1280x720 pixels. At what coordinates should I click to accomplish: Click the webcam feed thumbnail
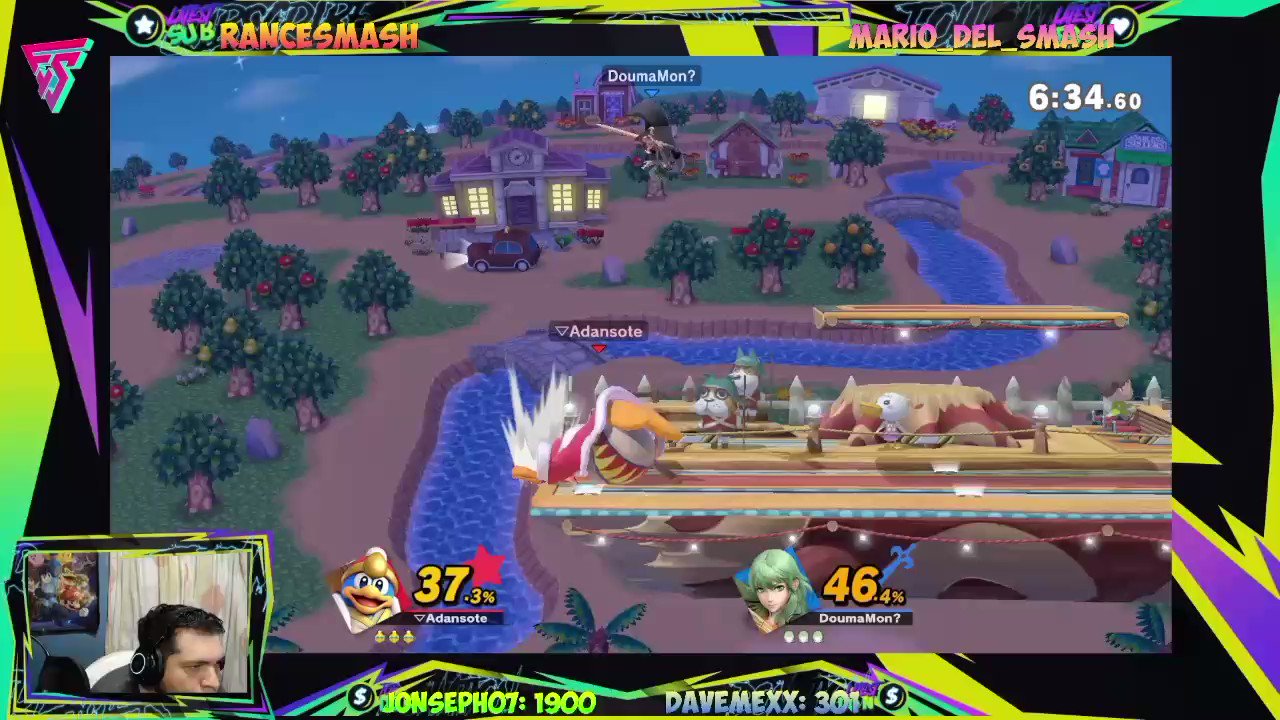(x=140, y=620)
